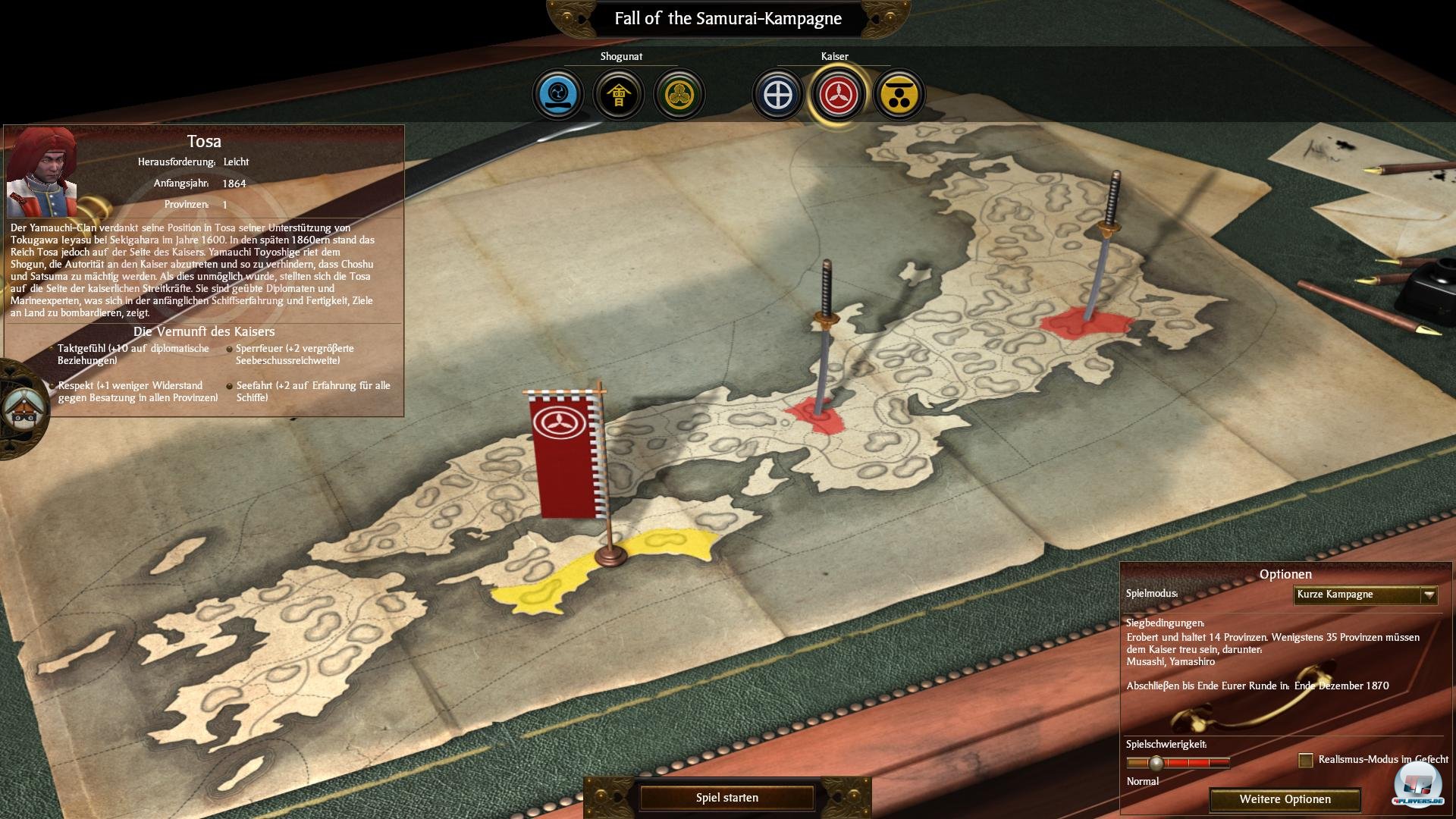Start the campaign with Spiel starten
The width and height of the screenshot is (1456, 819).
(726, 798)
